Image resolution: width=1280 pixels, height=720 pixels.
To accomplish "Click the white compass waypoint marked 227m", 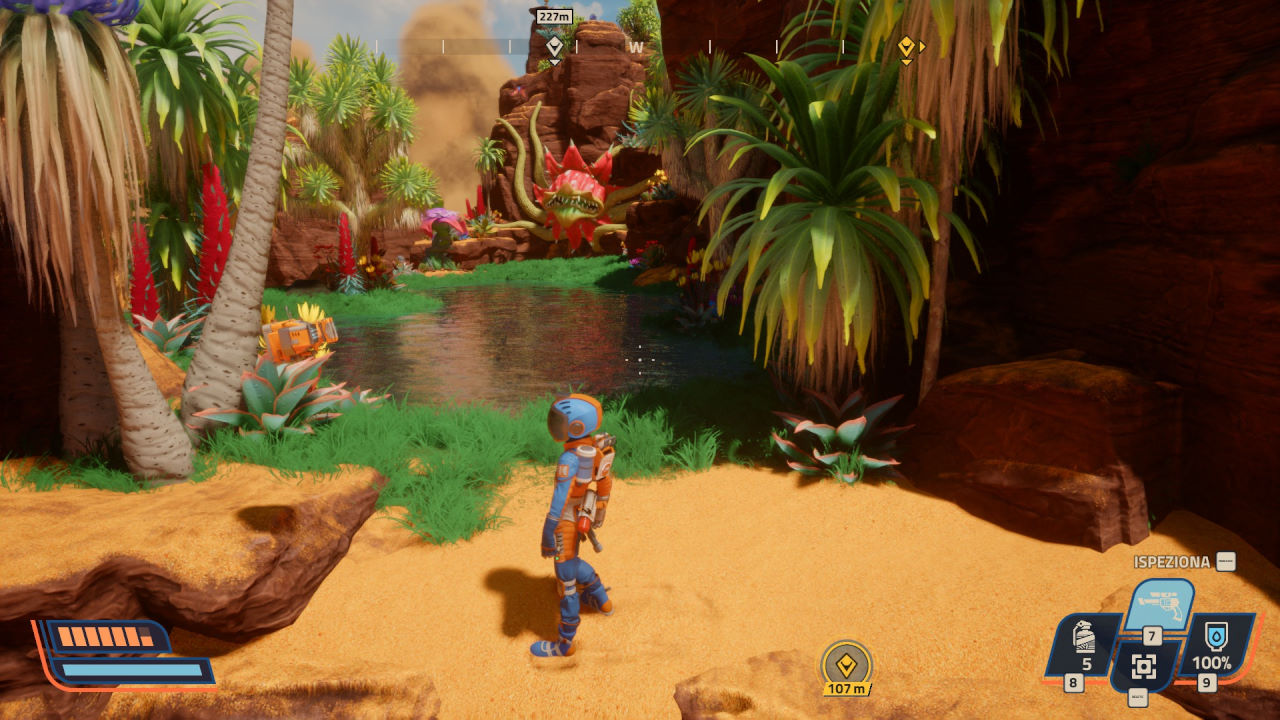I will pyautogui.click(x=554, y=45).
